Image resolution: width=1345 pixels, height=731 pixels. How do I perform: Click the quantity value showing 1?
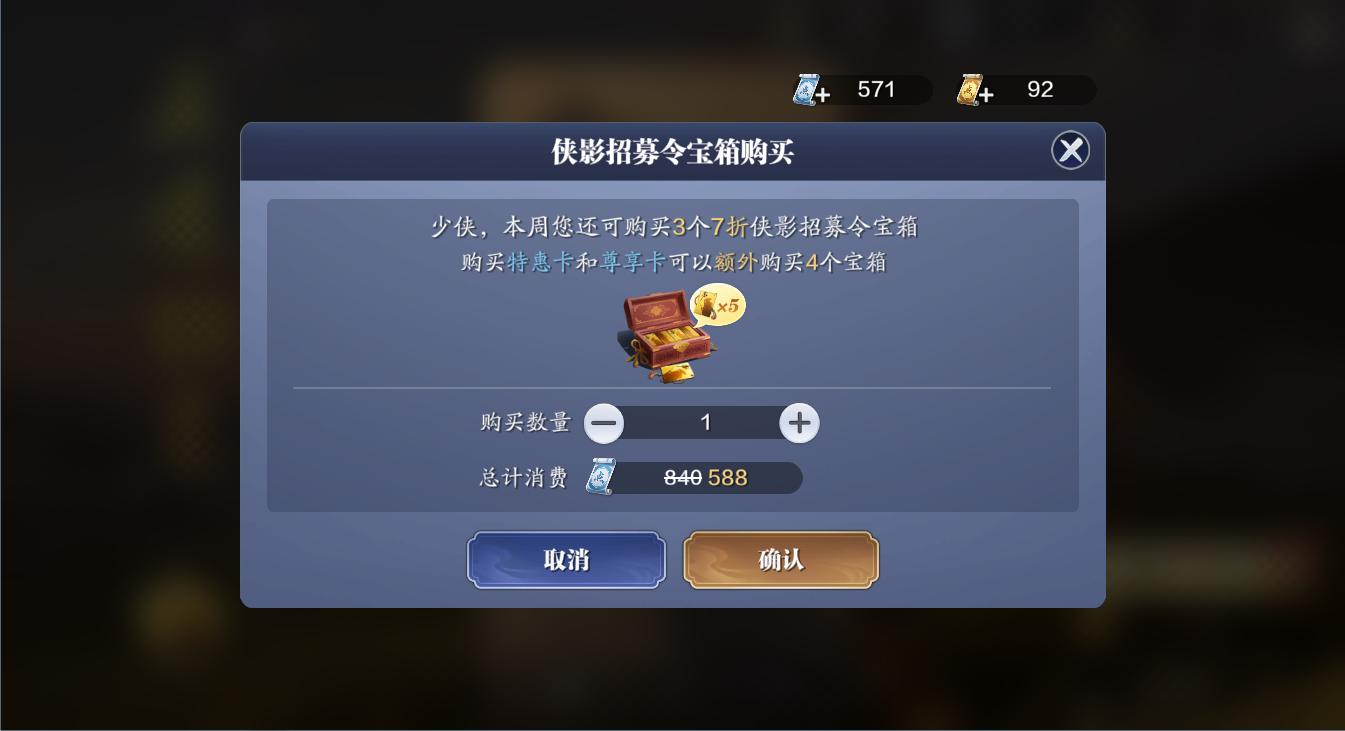(x=706, y=422)
